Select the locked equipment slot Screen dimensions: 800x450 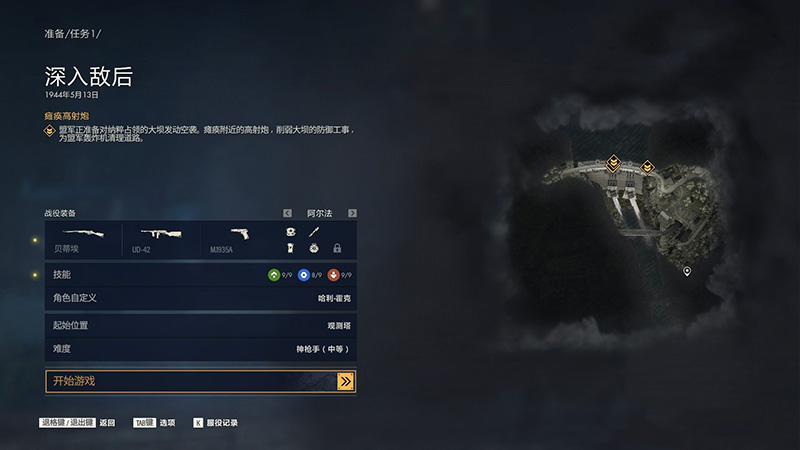pyautogui.click(x=337, y=248)
